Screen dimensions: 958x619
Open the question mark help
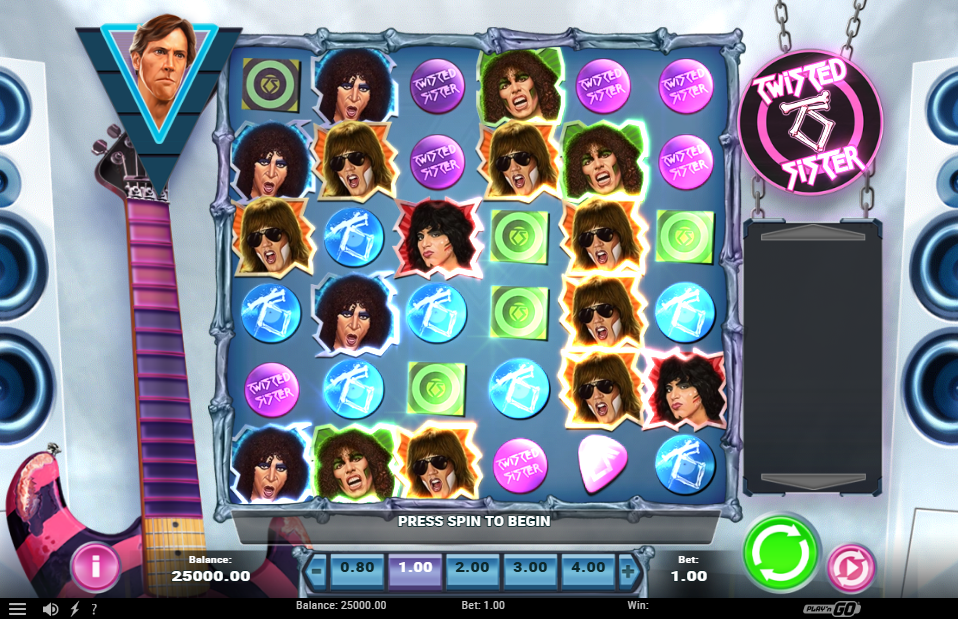94,608
